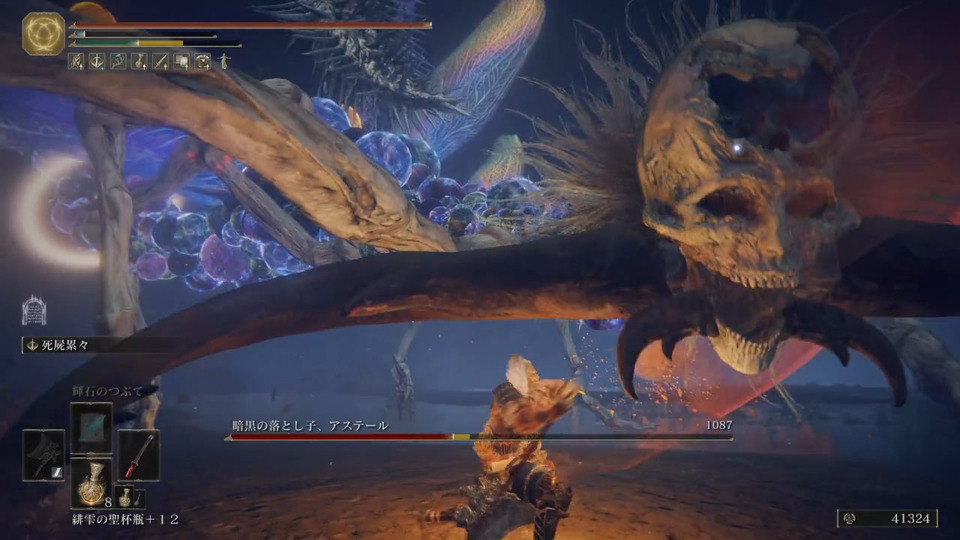Click the golden Great Rune emblem

44,33
